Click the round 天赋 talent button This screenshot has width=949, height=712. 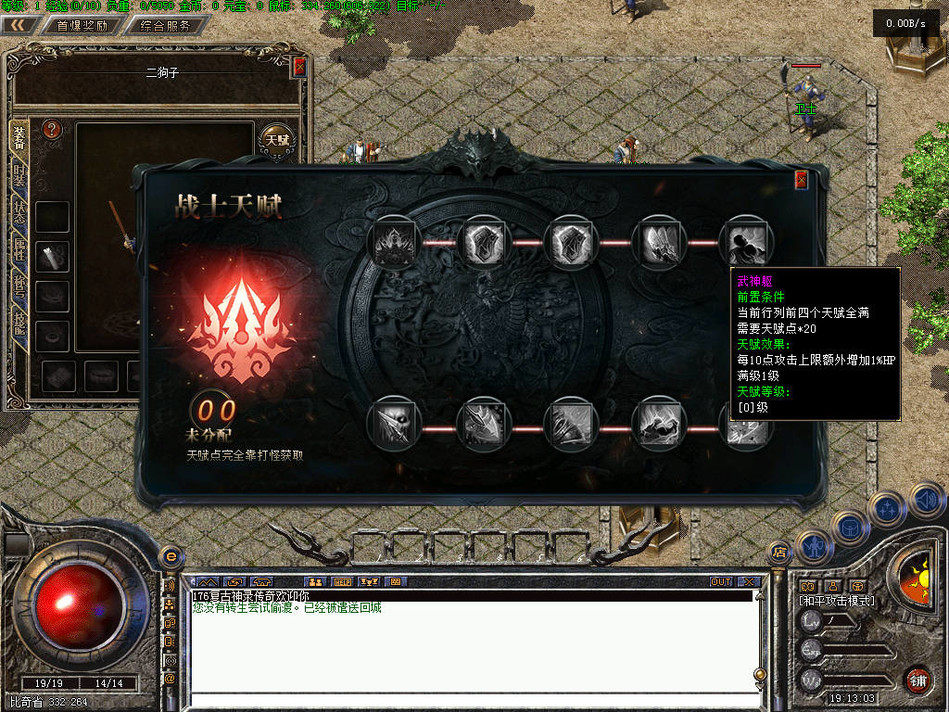coord(277,140)
